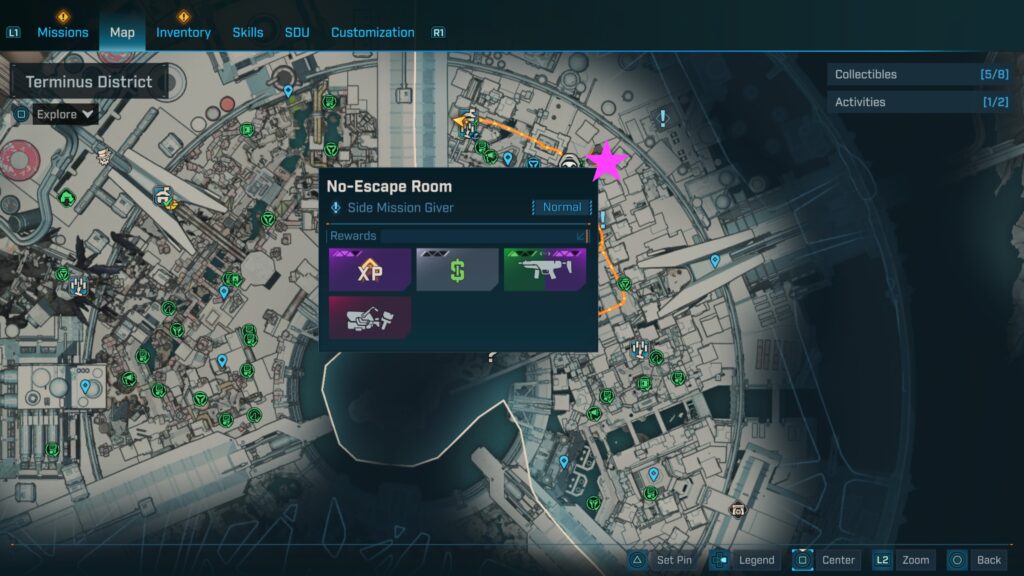Choose the XP reward tile

point(370,270)
